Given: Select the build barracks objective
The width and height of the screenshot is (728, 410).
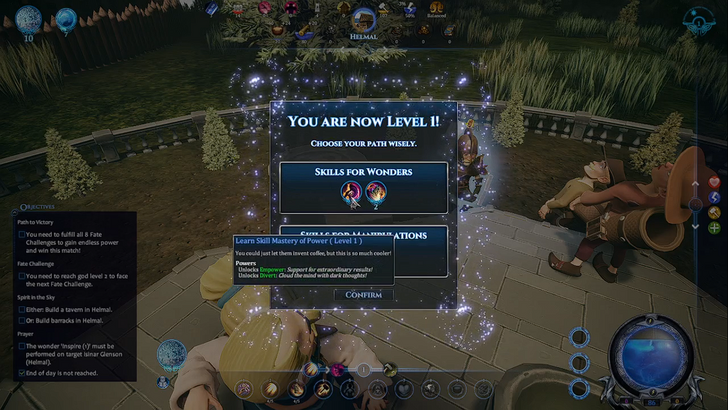Looking at the screenshot, I should (x=22, y=322).
